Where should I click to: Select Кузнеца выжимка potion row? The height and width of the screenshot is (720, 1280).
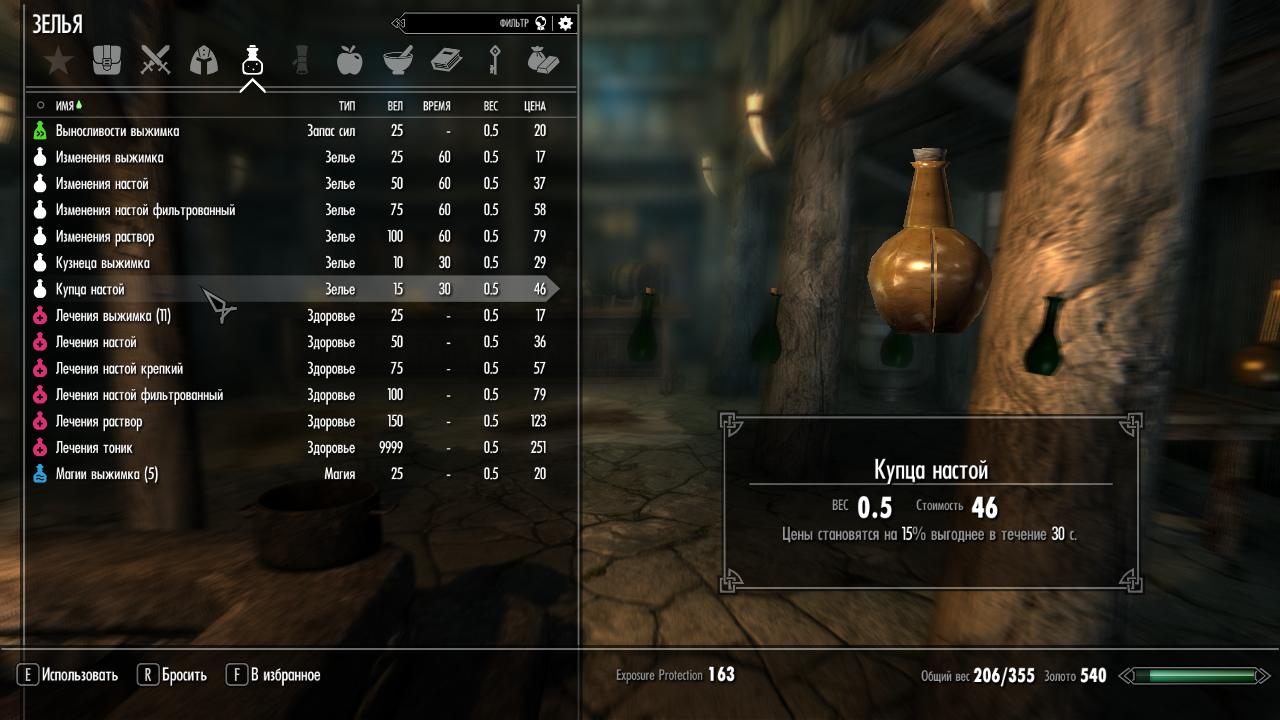point(103,263)
